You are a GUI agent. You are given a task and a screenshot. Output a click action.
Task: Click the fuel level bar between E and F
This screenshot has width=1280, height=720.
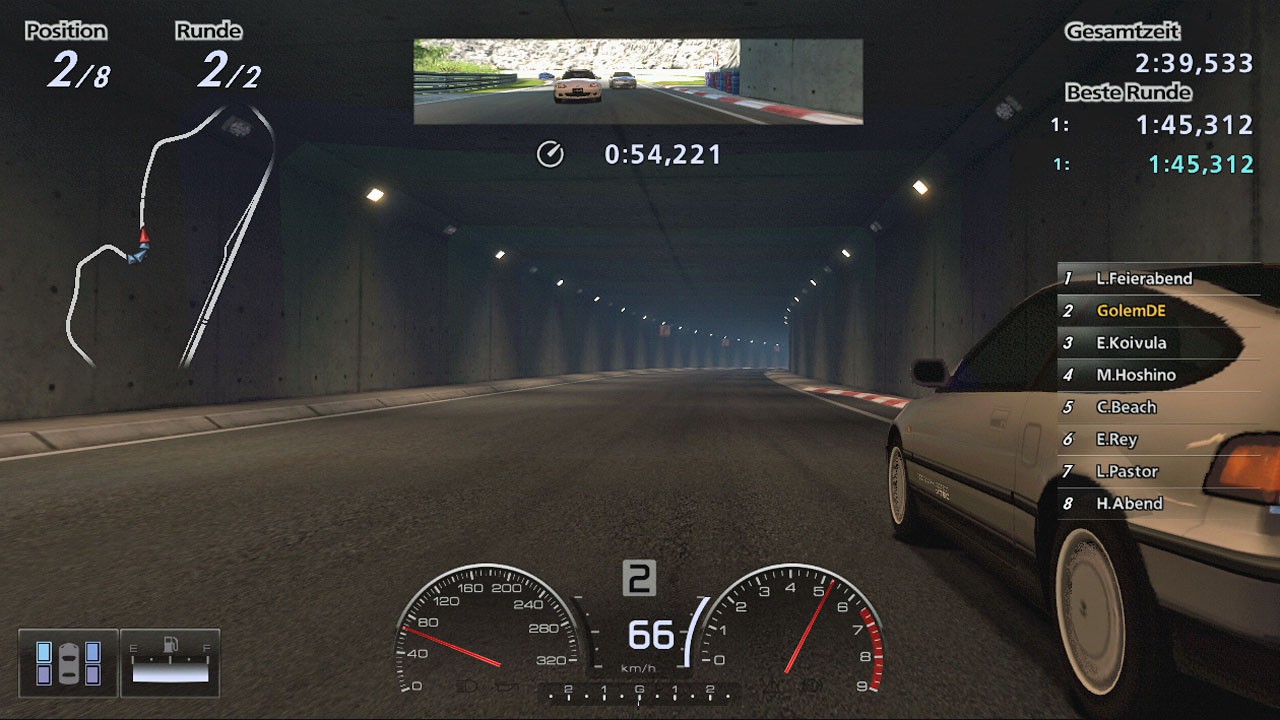click(x=169, y=672)
